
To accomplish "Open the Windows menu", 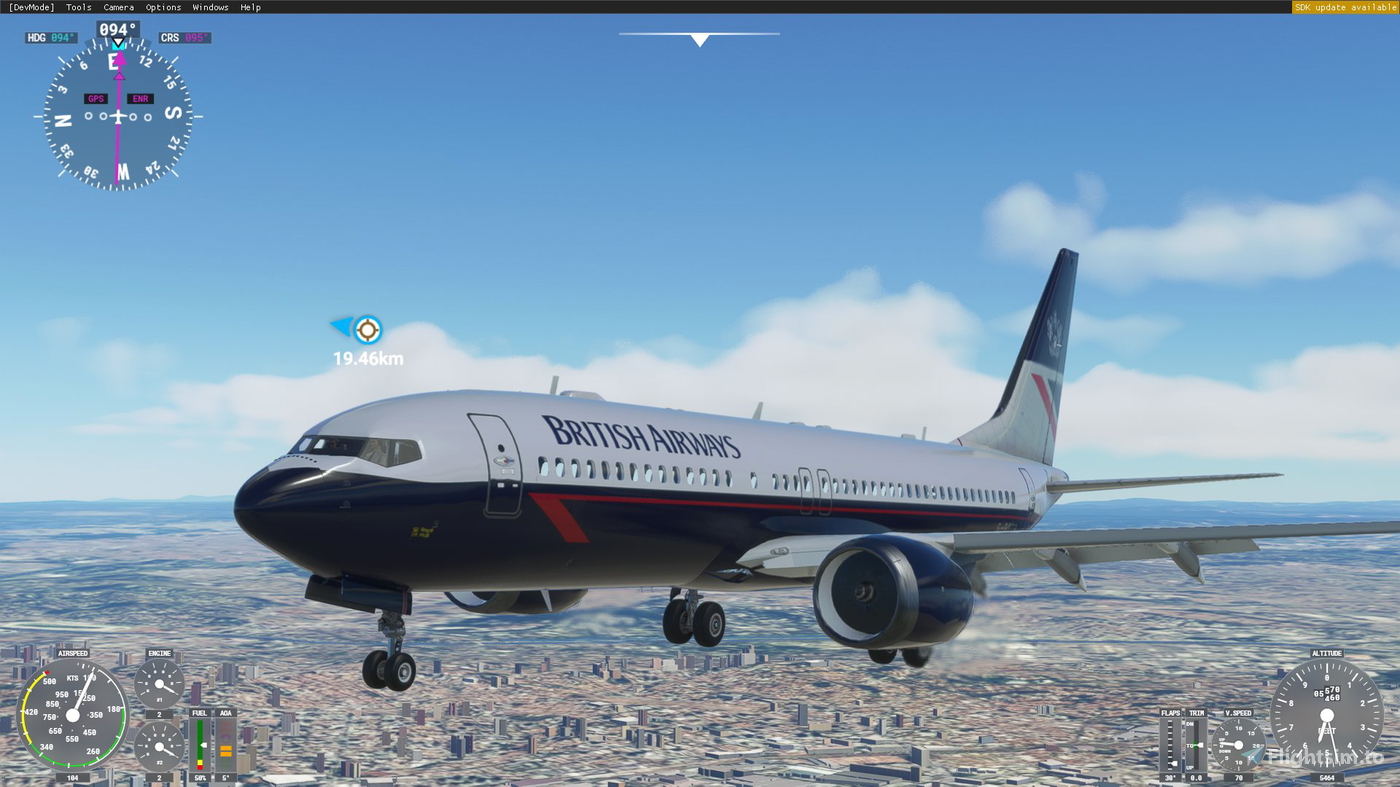I will tap(210, 6).
